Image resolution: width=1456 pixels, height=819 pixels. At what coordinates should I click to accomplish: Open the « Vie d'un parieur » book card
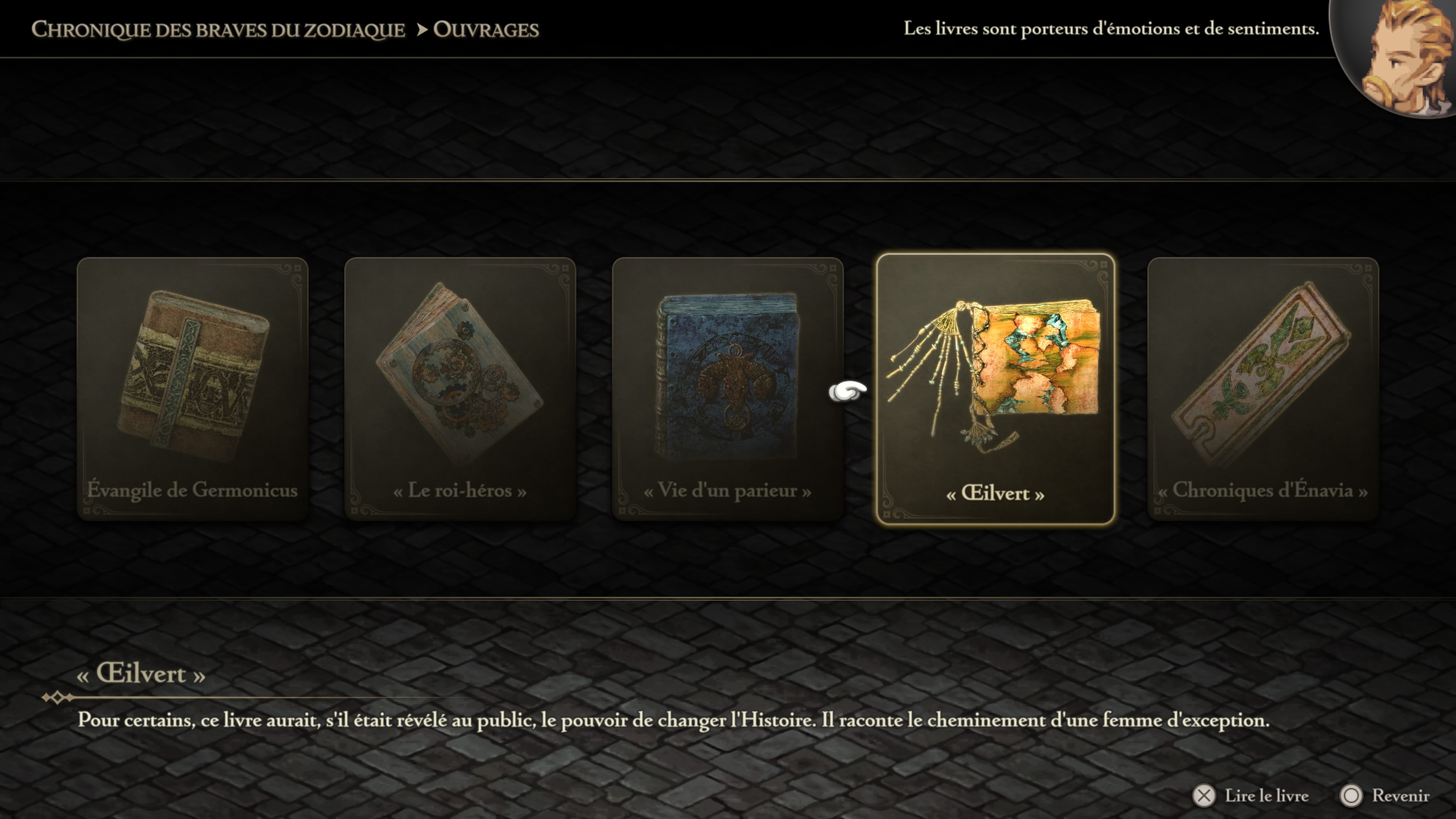(x=728, y=388)
